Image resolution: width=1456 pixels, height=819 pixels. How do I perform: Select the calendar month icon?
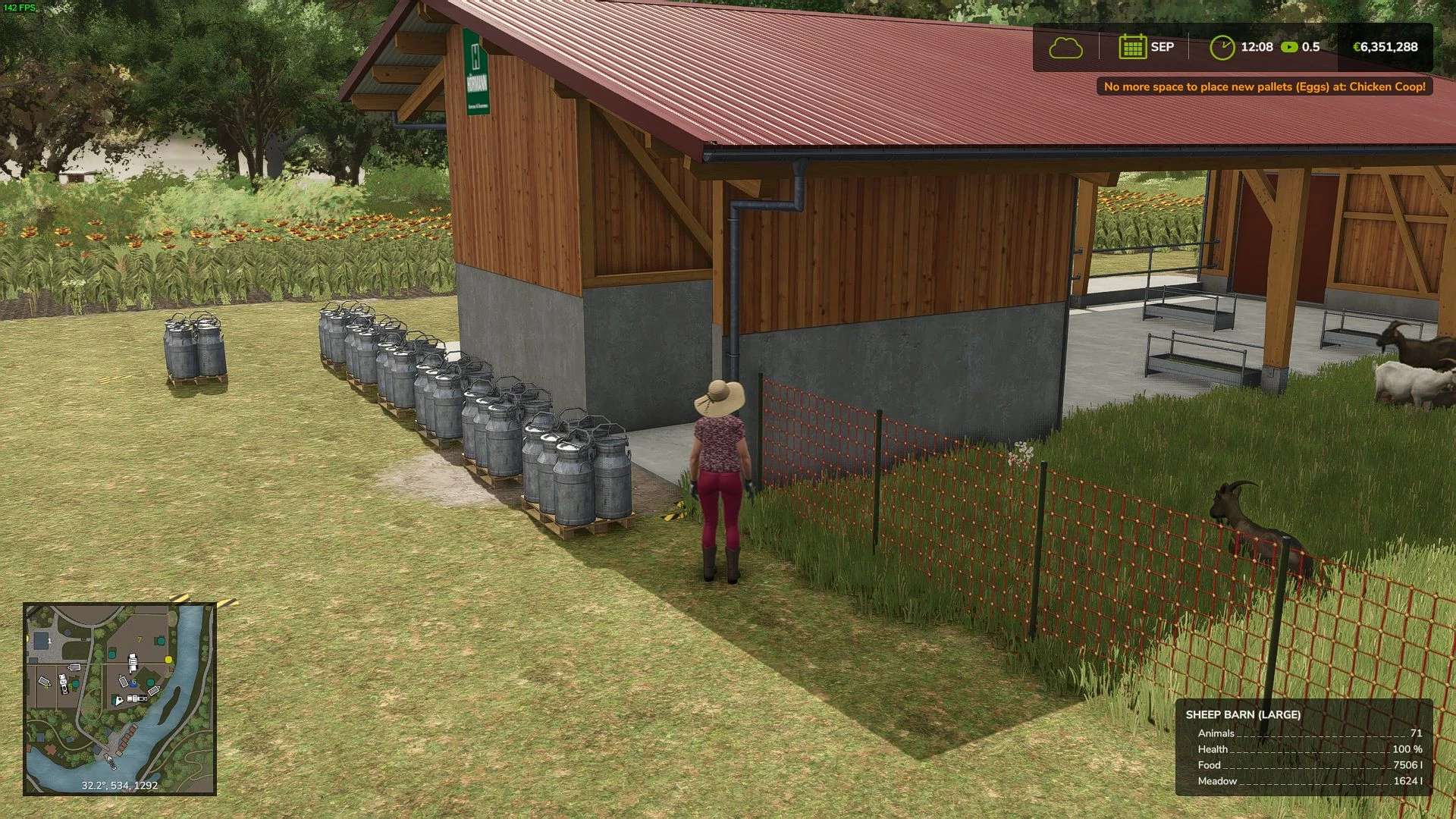point(1131,47)
